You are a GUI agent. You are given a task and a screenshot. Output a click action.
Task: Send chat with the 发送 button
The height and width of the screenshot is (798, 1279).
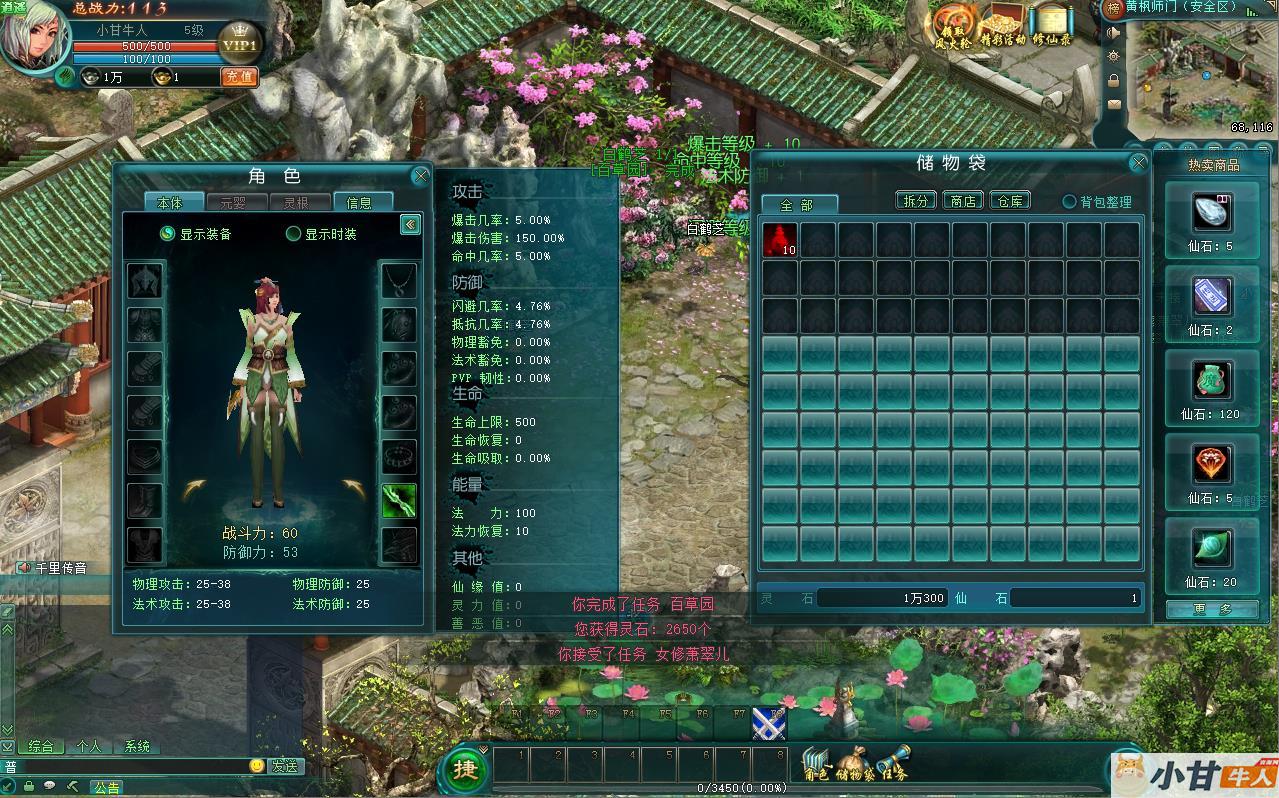point(284,766)
